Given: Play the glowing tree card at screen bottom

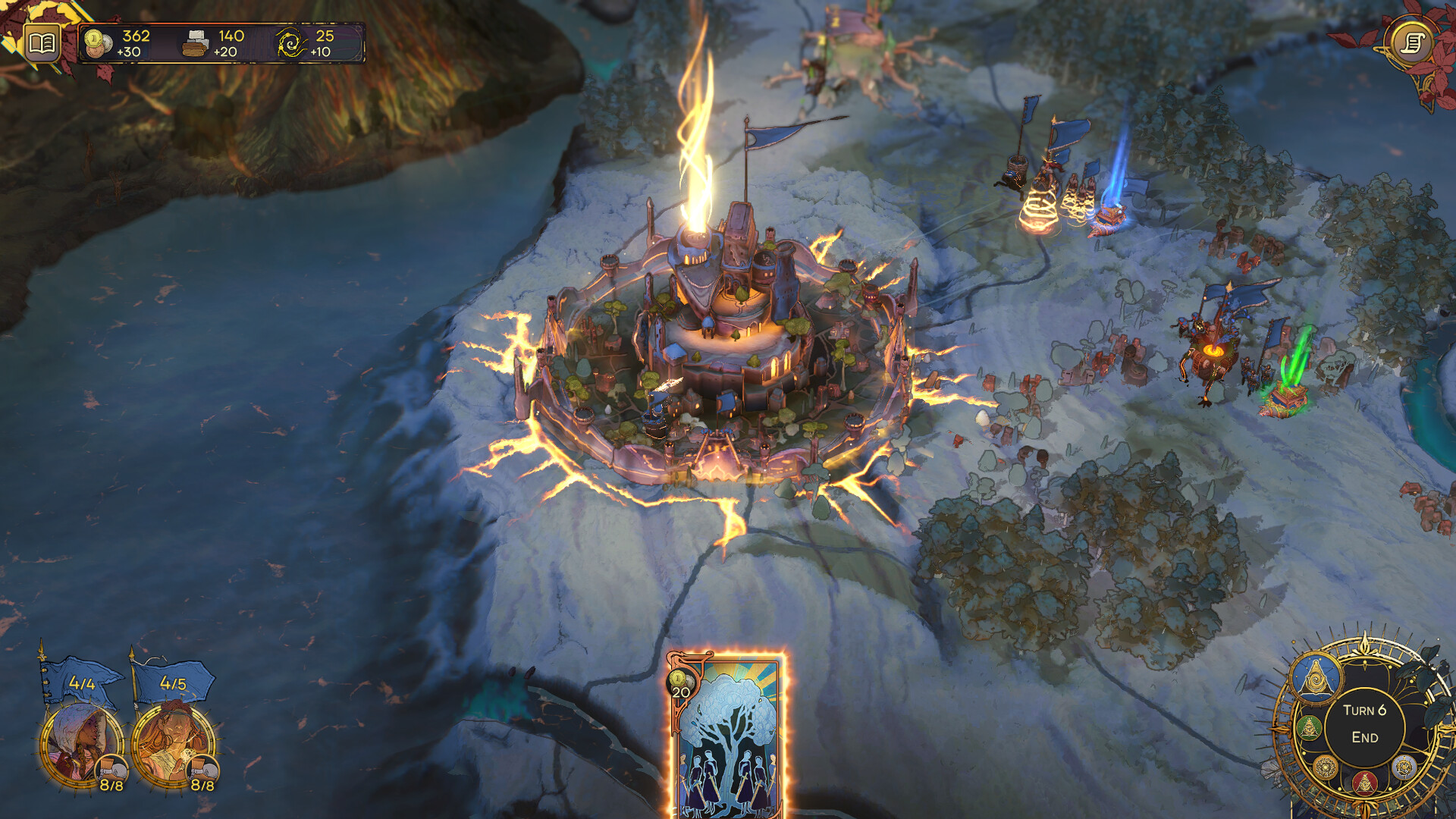Looking at the screenshot, I should pos(730,739).
